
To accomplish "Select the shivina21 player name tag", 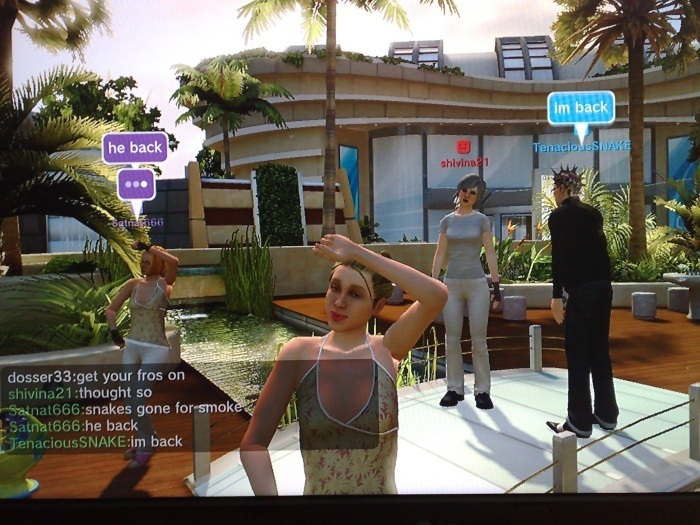I will (x=464, y=162).
